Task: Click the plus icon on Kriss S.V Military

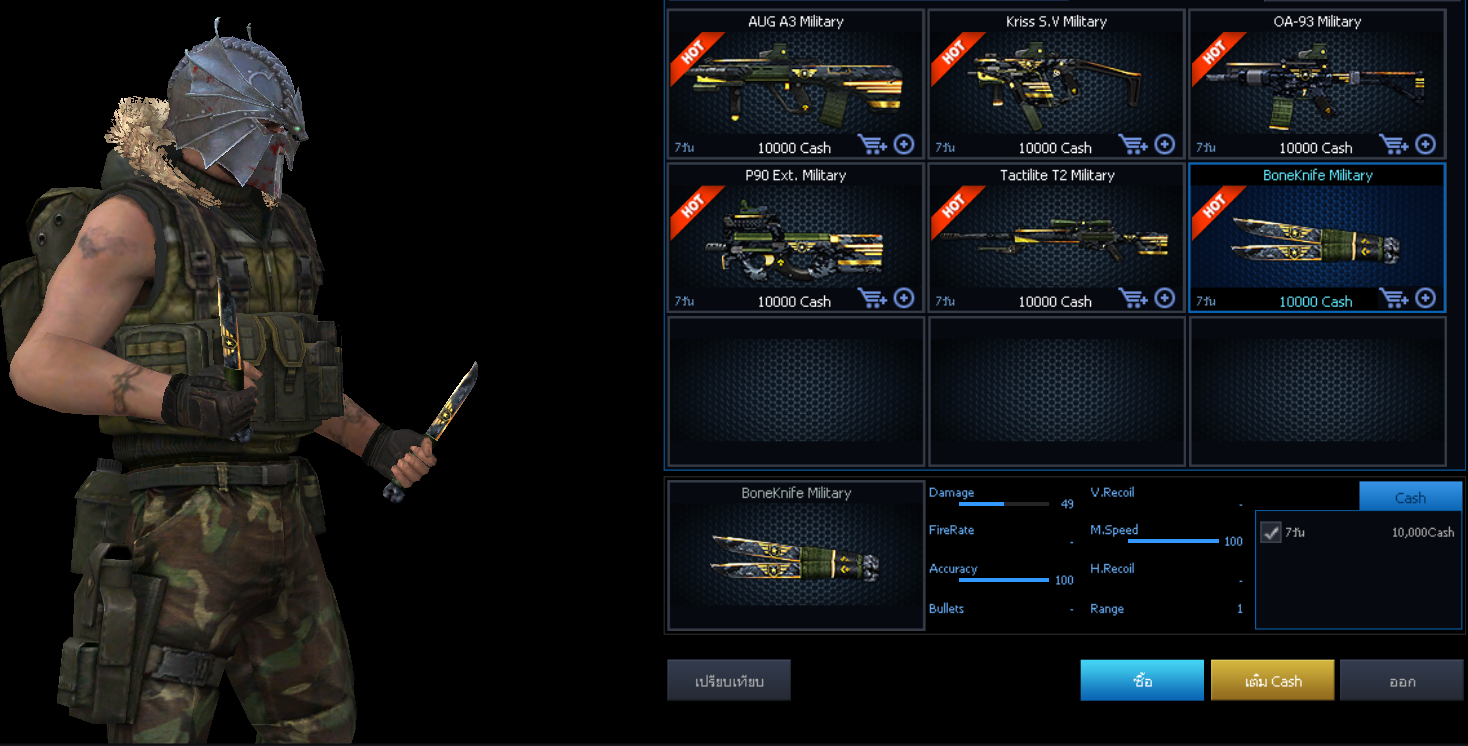Action: (x=1164, y=145)
